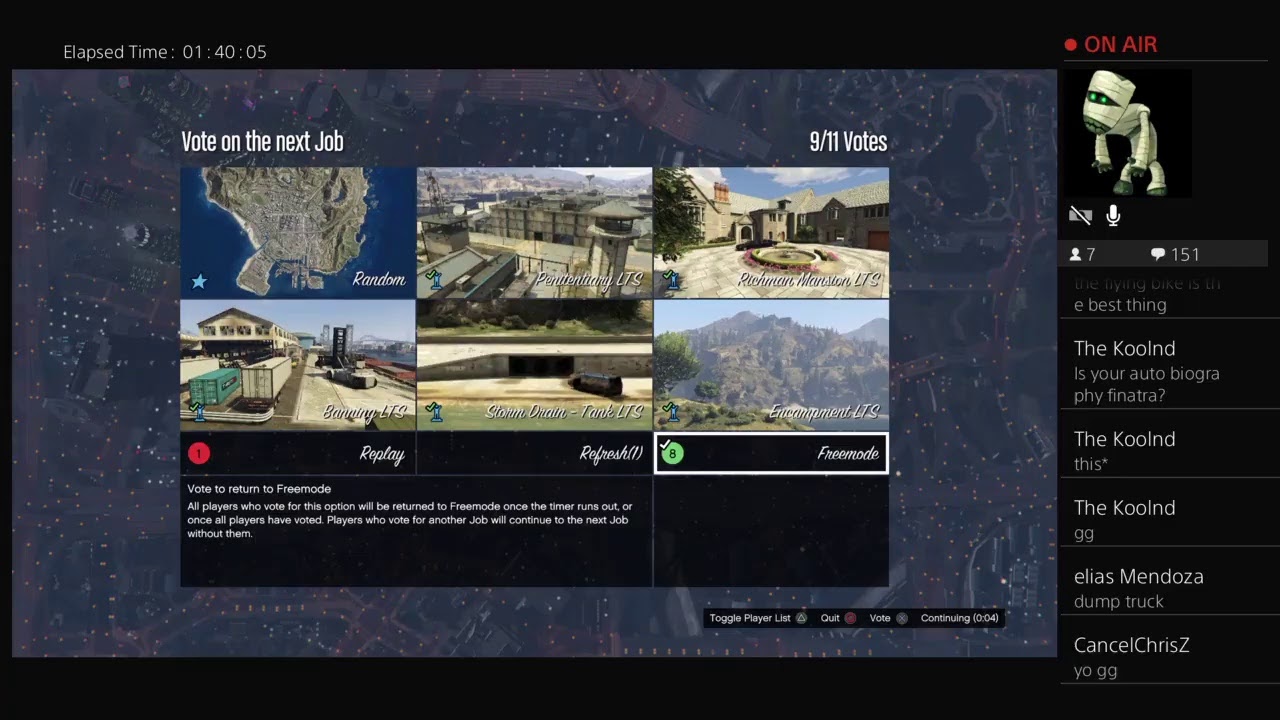This screenshot has width=1280, height=720.
Task: Vote for the Random job tile
Action: 298,232
